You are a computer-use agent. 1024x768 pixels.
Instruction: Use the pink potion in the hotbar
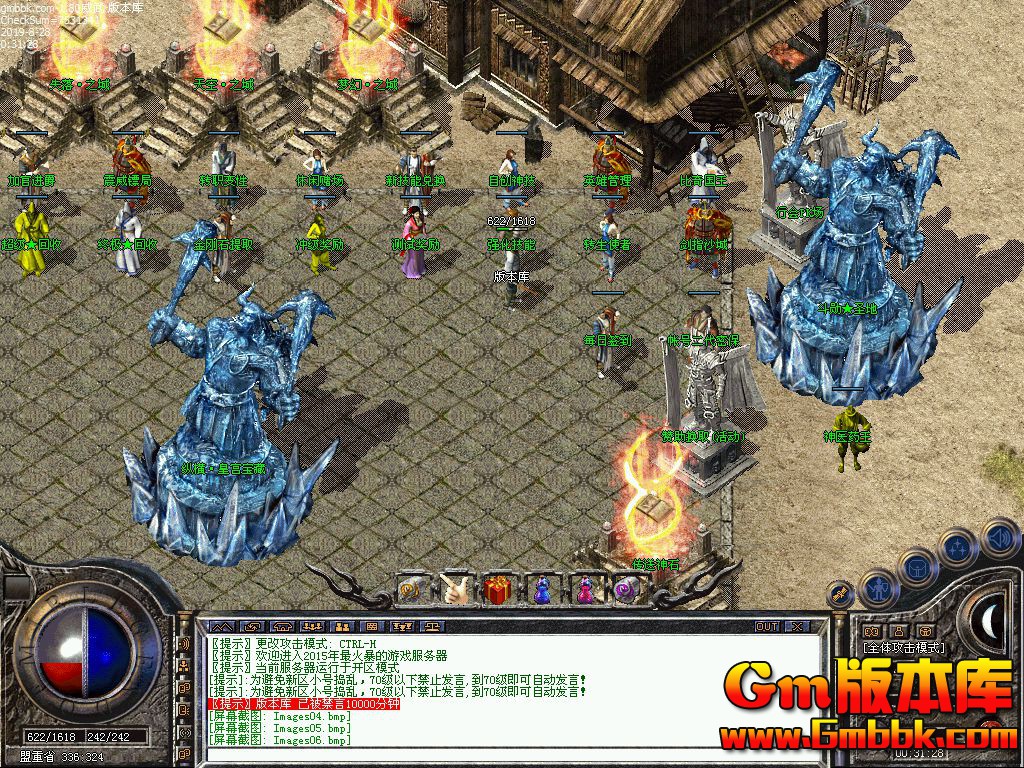[x=584, y=590]
